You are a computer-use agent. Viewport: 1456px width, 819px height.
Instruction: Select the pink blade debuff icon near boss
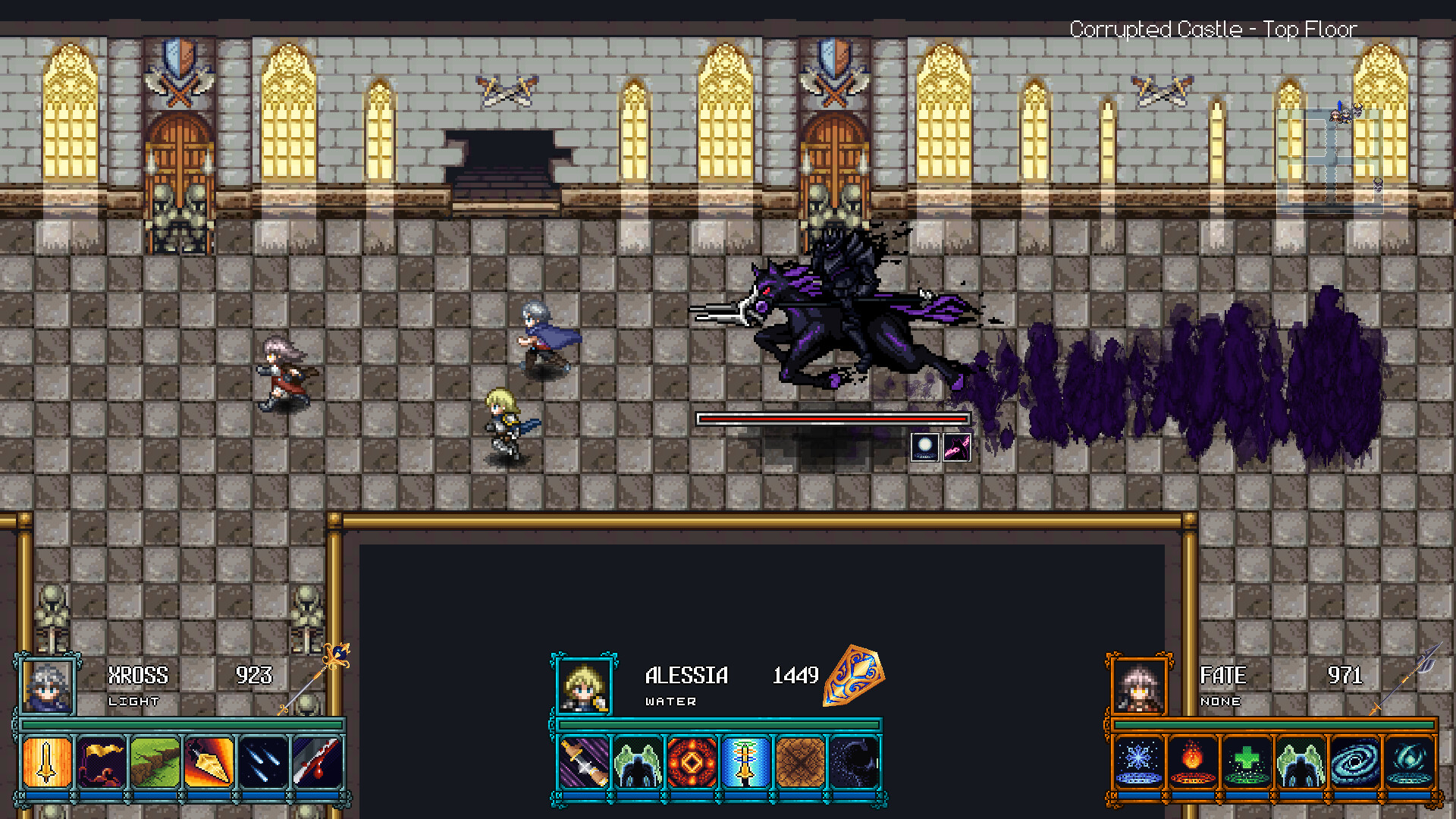pyautogui.click(x=959, y=447)
